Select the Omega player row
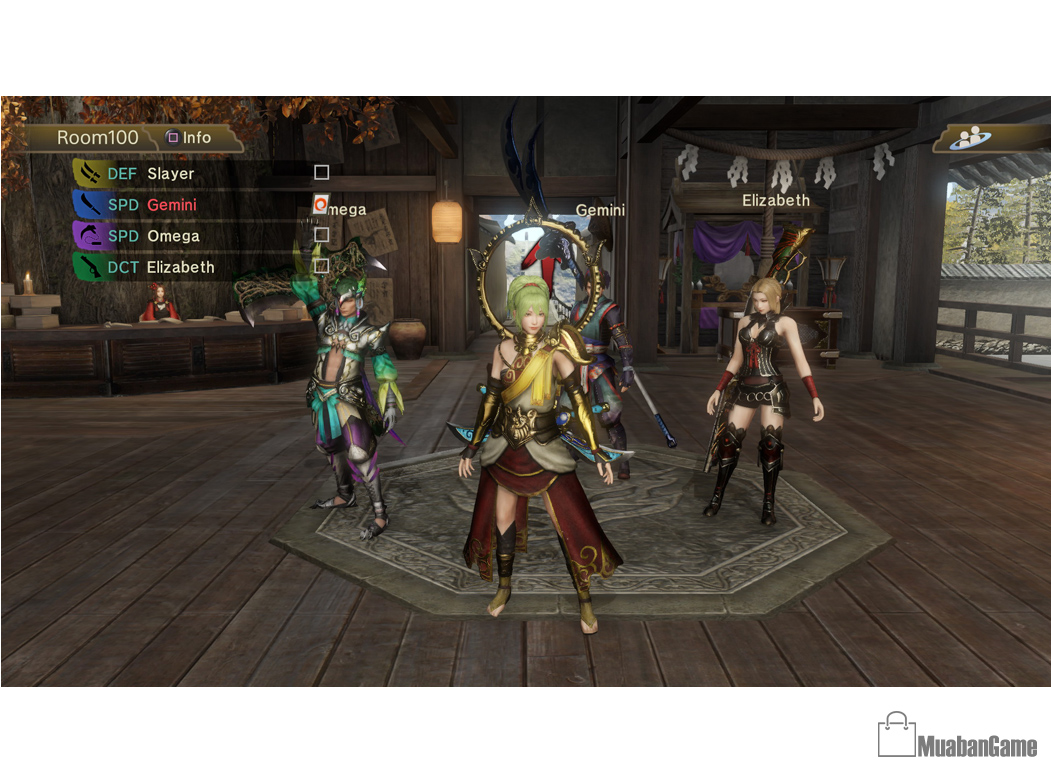 (x=173, y=236)
